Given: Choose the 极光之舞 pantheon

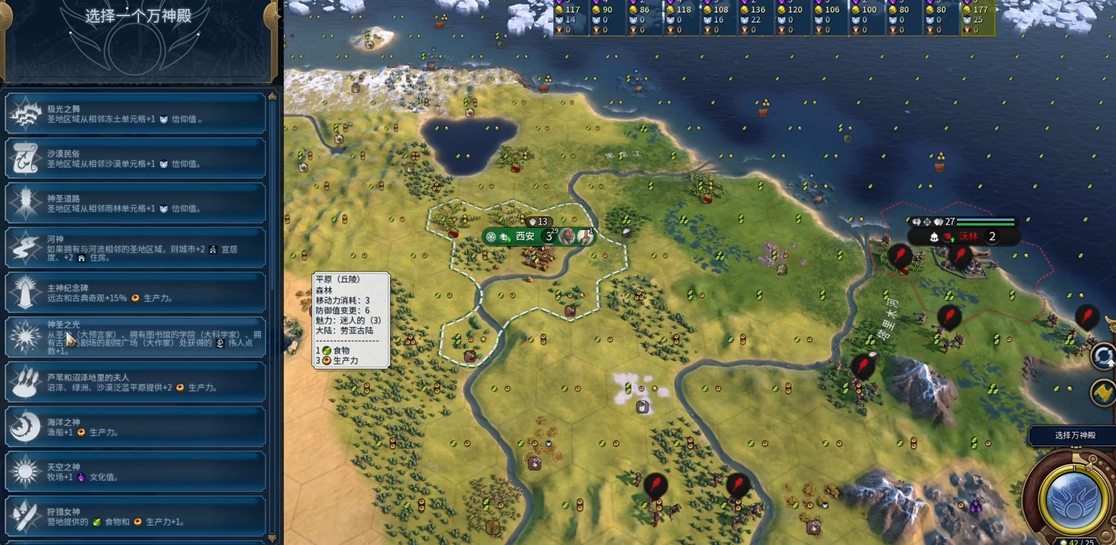Looking at the screenshot, I should point(136,114).
